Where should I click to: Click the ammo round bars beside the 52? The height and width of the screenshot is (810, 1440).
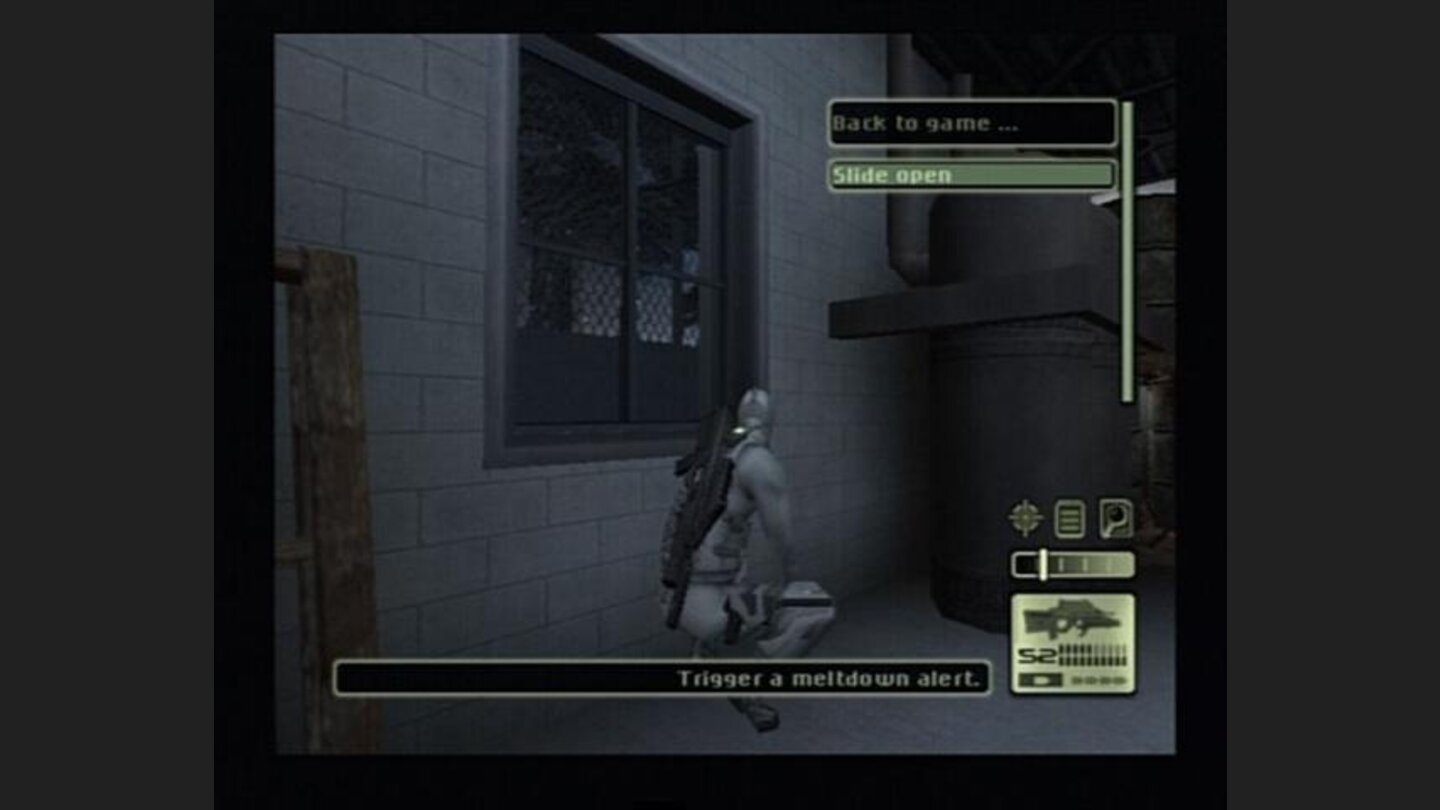click(1095, 655)
